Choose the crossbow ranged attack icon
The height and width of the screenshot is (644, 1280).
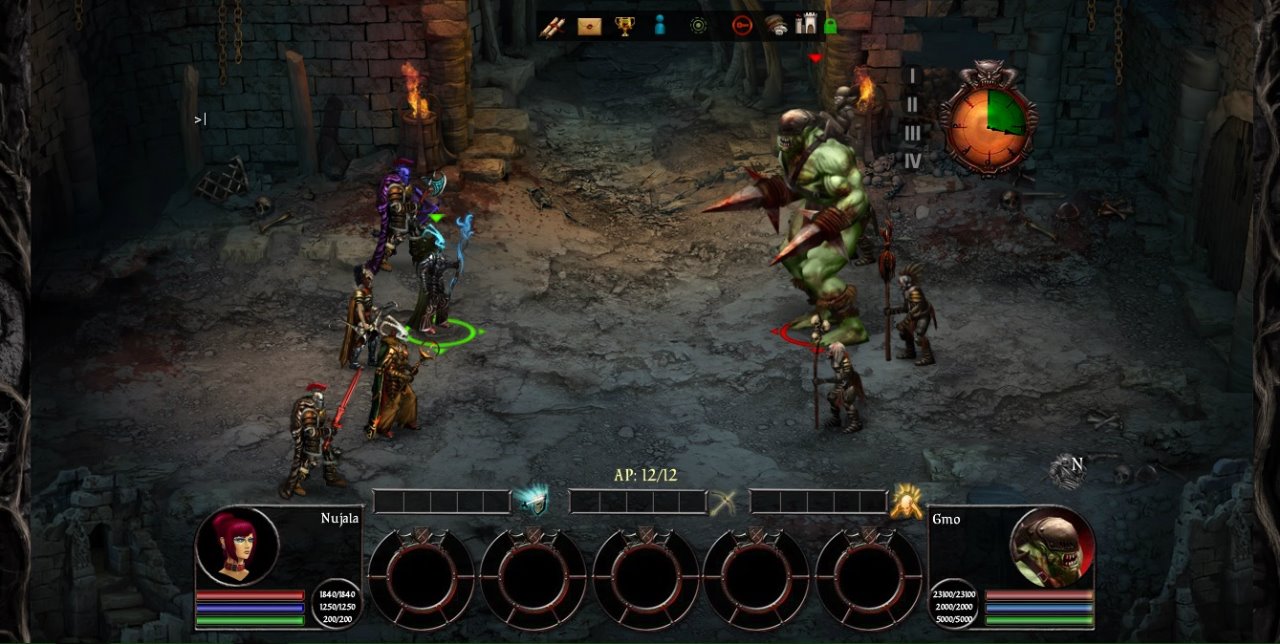pyautogui.click(x=723, y=502)
